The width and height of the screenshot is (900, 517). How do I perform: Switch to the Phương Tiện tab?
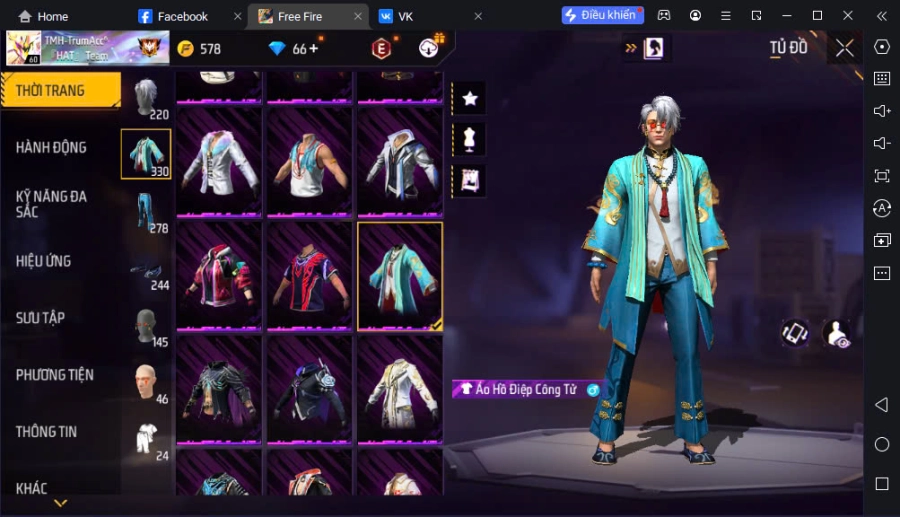point(55,375)
